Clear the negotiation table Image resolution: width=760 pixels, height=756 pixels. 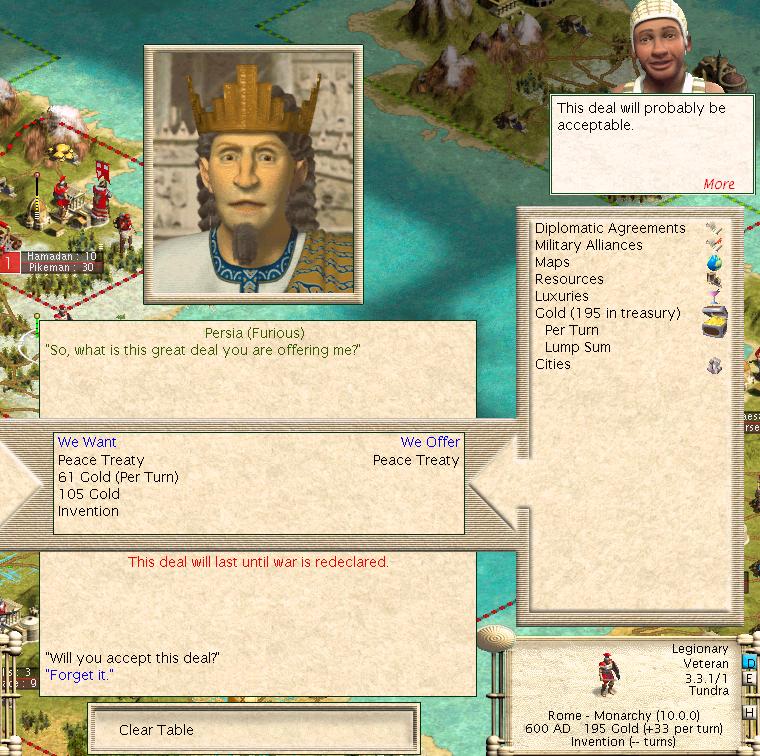(x=156, y=730)
